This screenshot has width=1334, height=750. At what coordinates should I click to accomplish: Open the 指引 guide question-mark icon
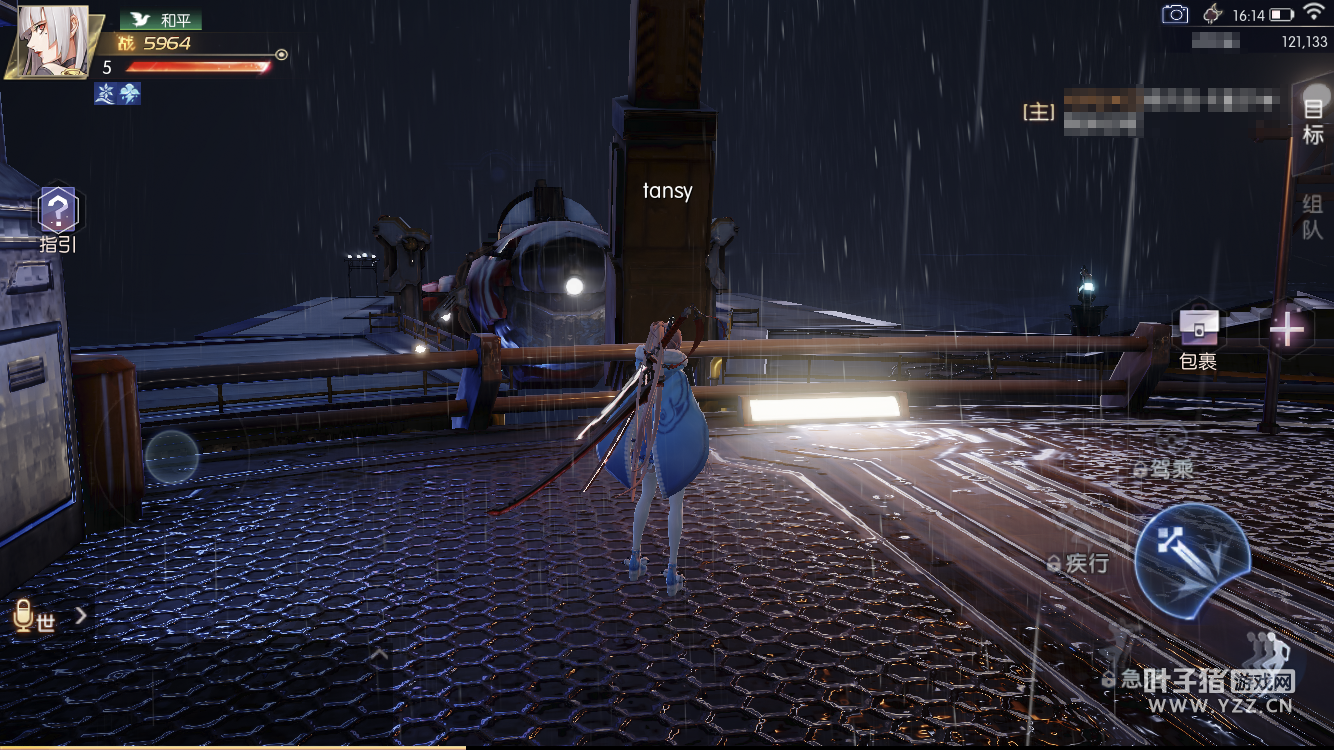tap(58, 211)
